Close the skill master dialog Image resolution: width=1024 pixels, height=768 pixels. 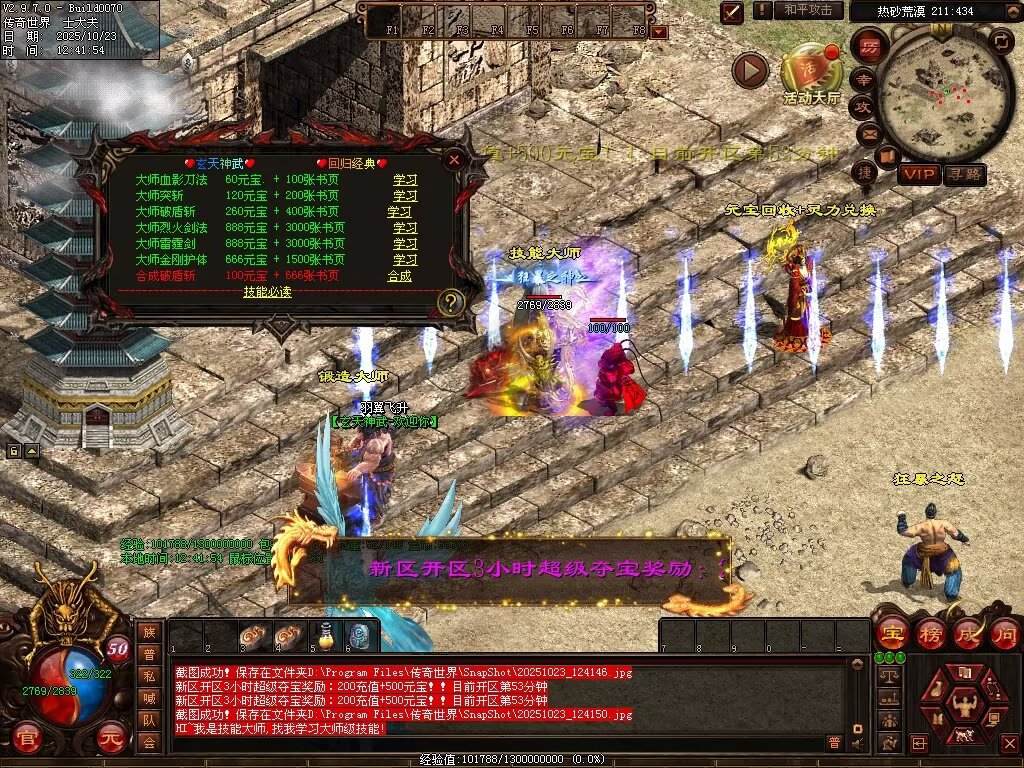454,160
